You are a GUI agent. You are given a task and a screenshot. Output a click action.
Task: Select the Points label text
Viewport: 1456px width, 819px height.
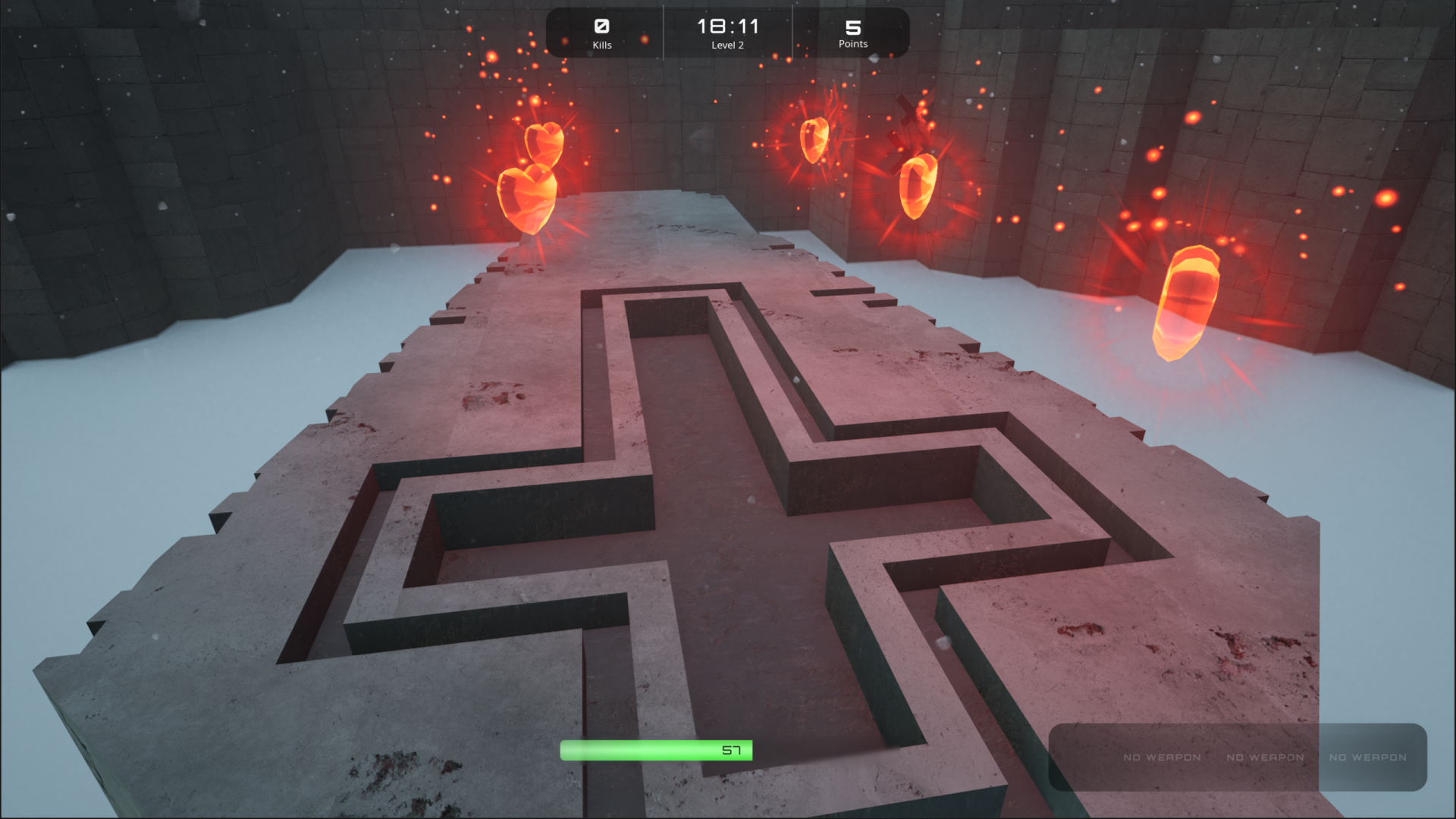coord(852,44)
